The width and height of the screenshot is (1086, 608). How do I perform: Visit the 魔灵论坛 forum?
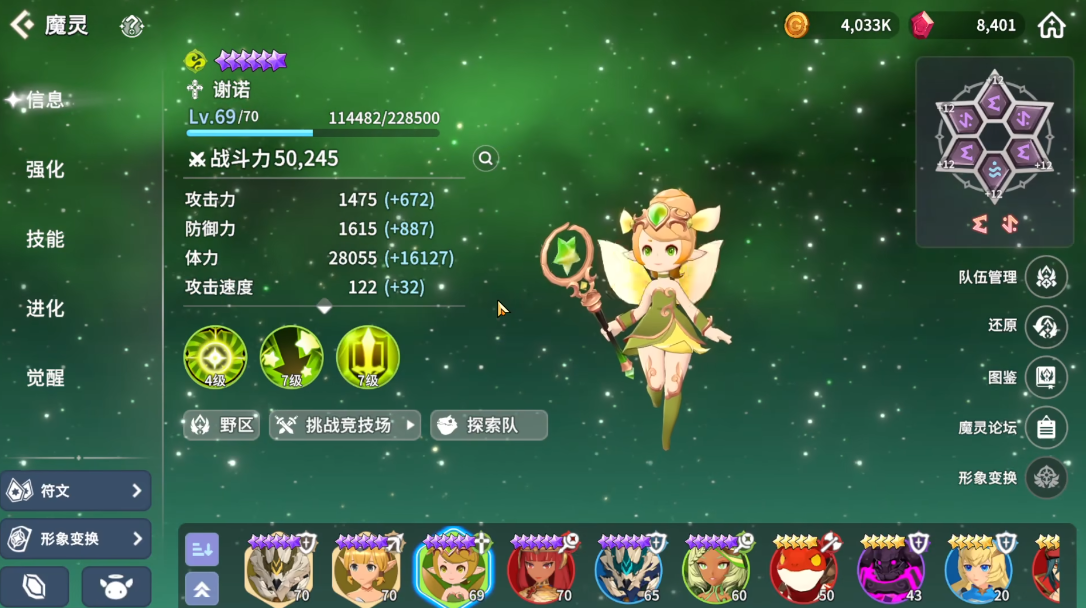point(1046,428)
